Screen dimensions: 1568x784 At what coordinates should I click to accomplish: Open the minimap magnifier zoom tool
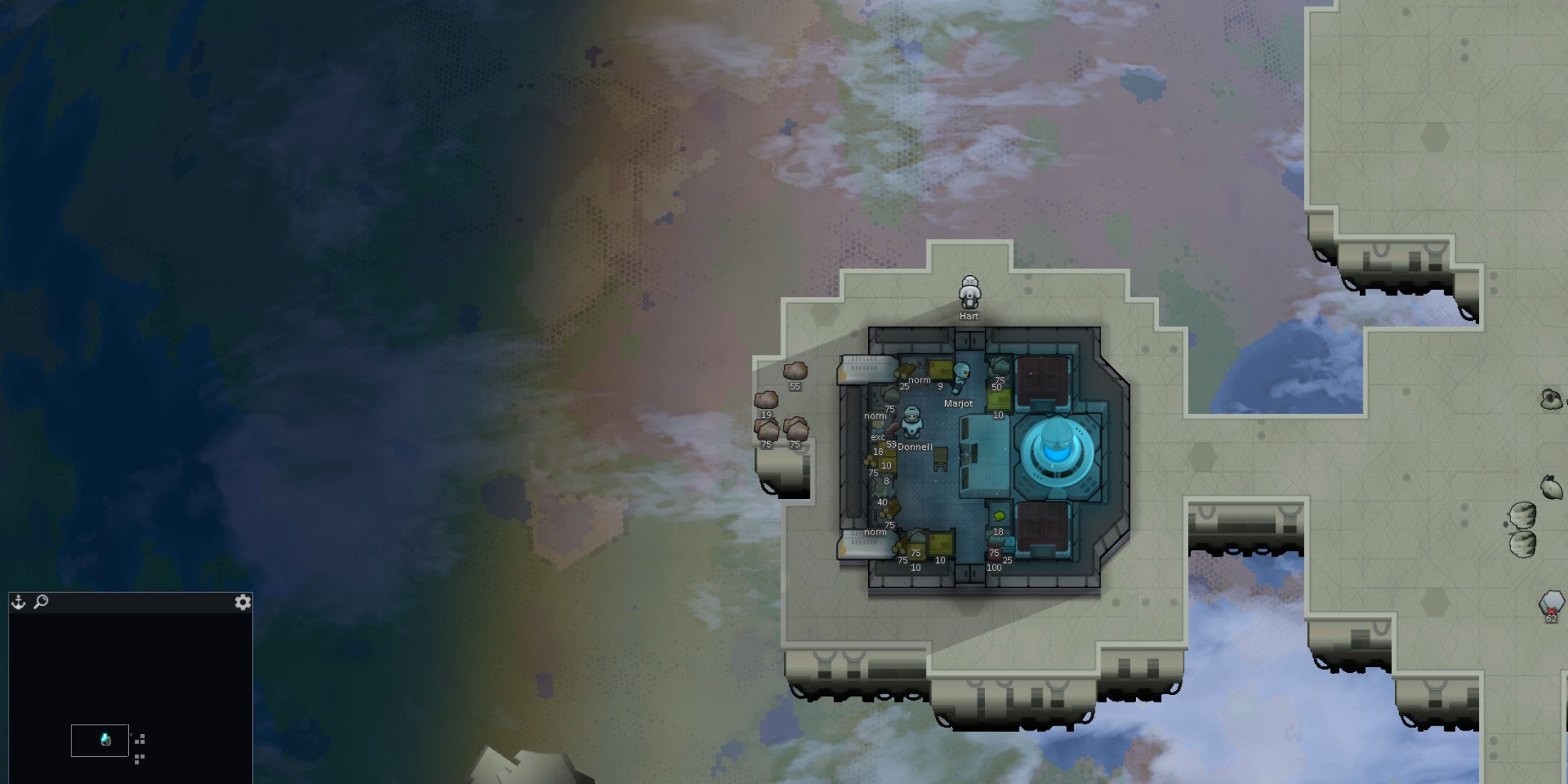(41, 602)
